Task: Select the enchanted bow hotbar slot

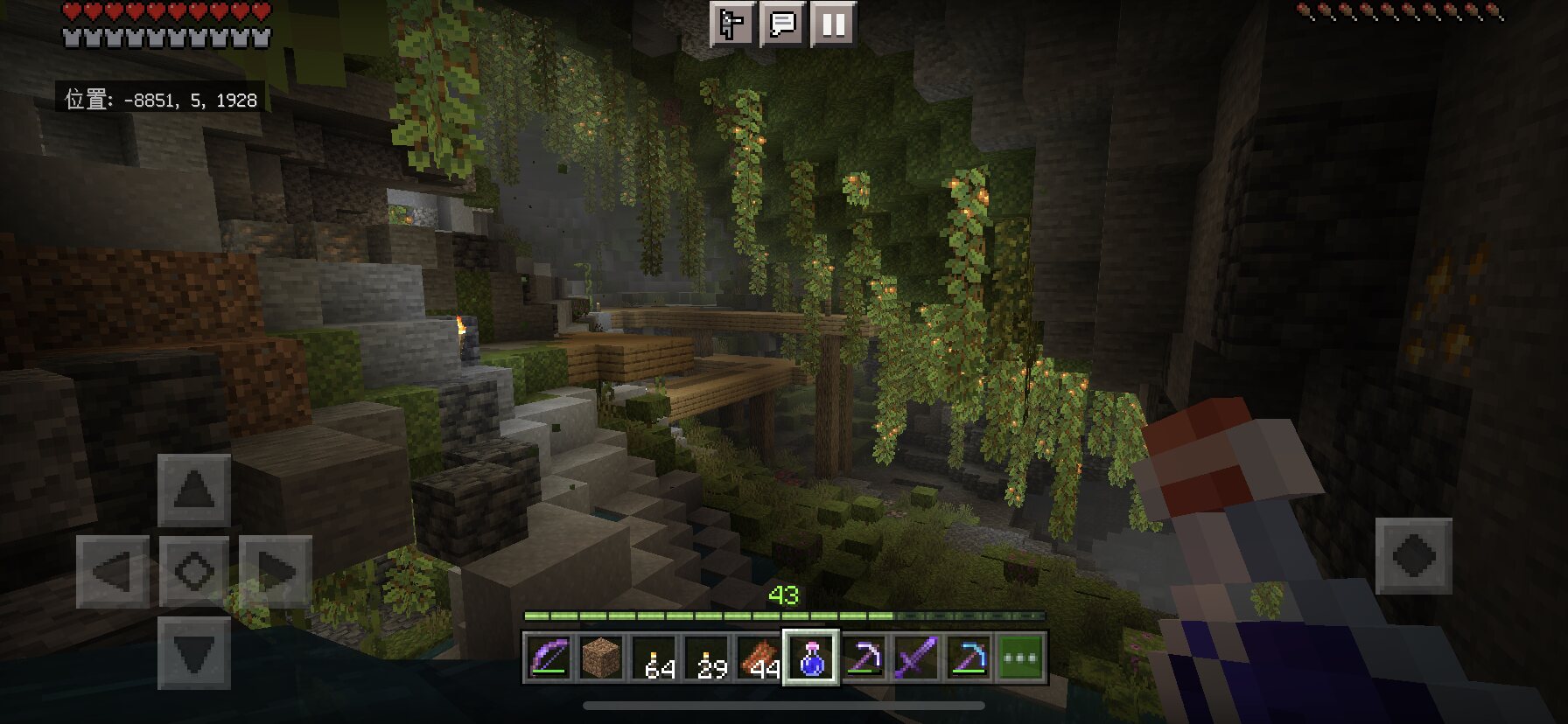Action: pos(549,658)
